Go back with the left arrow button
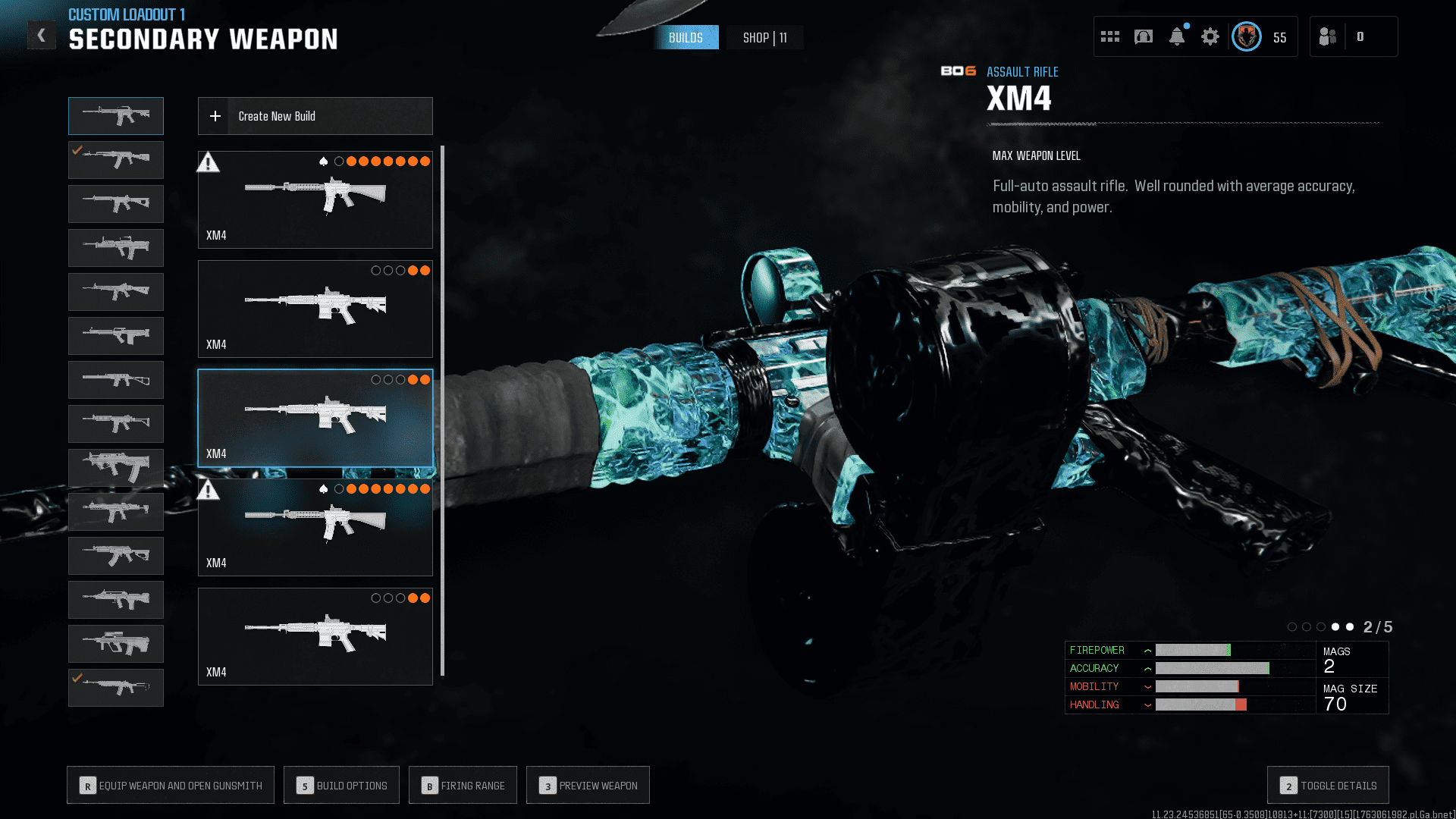1456x819 pixels. 42,35
